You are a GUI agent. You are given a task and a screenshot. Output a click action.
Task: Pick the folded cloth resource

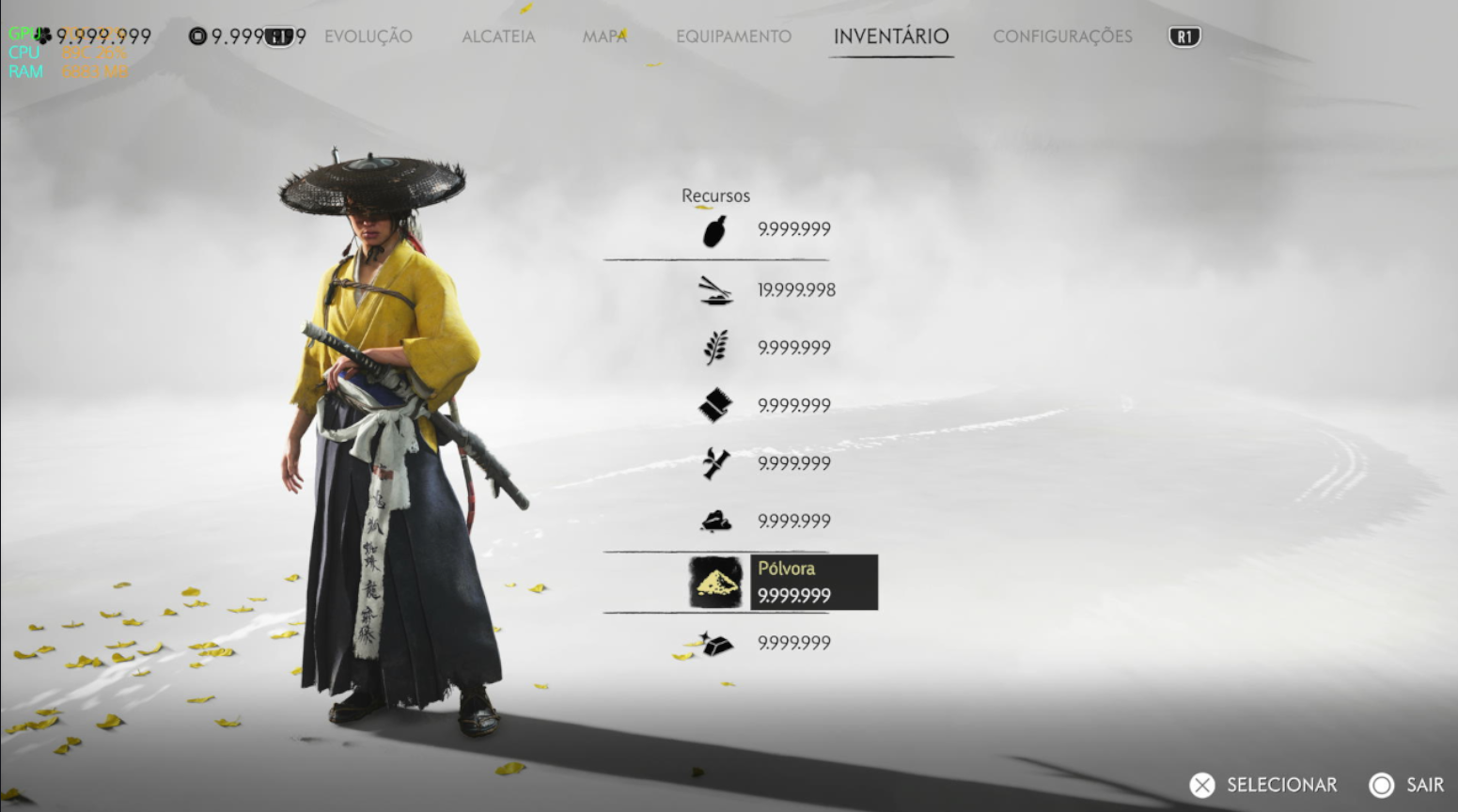pos(716,406)
